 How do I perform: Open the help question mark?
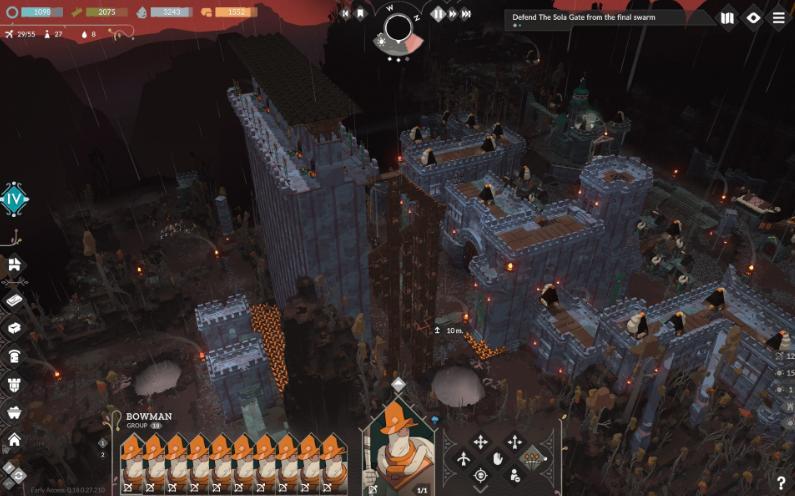pyautogui.click(x=780, y=483)
